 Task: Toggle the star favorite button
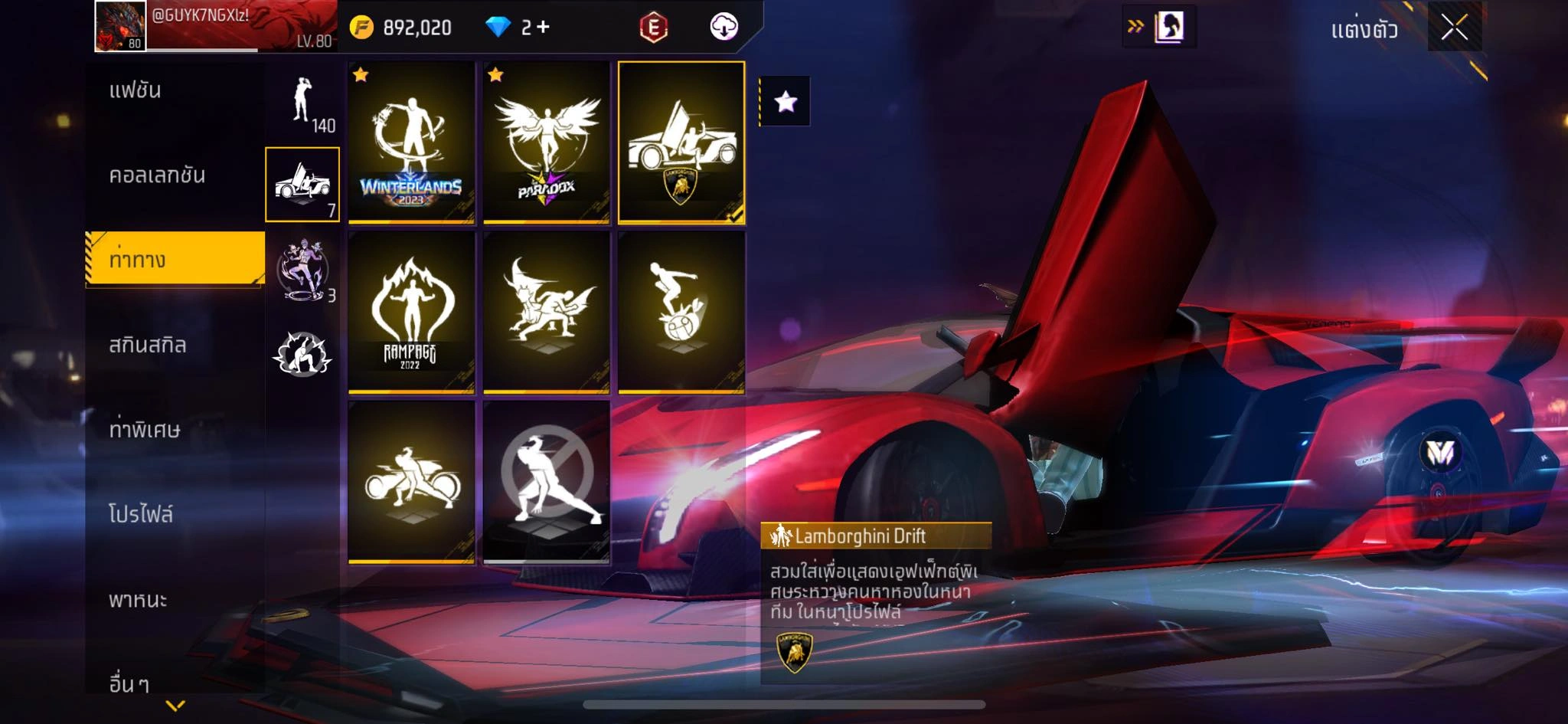(786, 101)
